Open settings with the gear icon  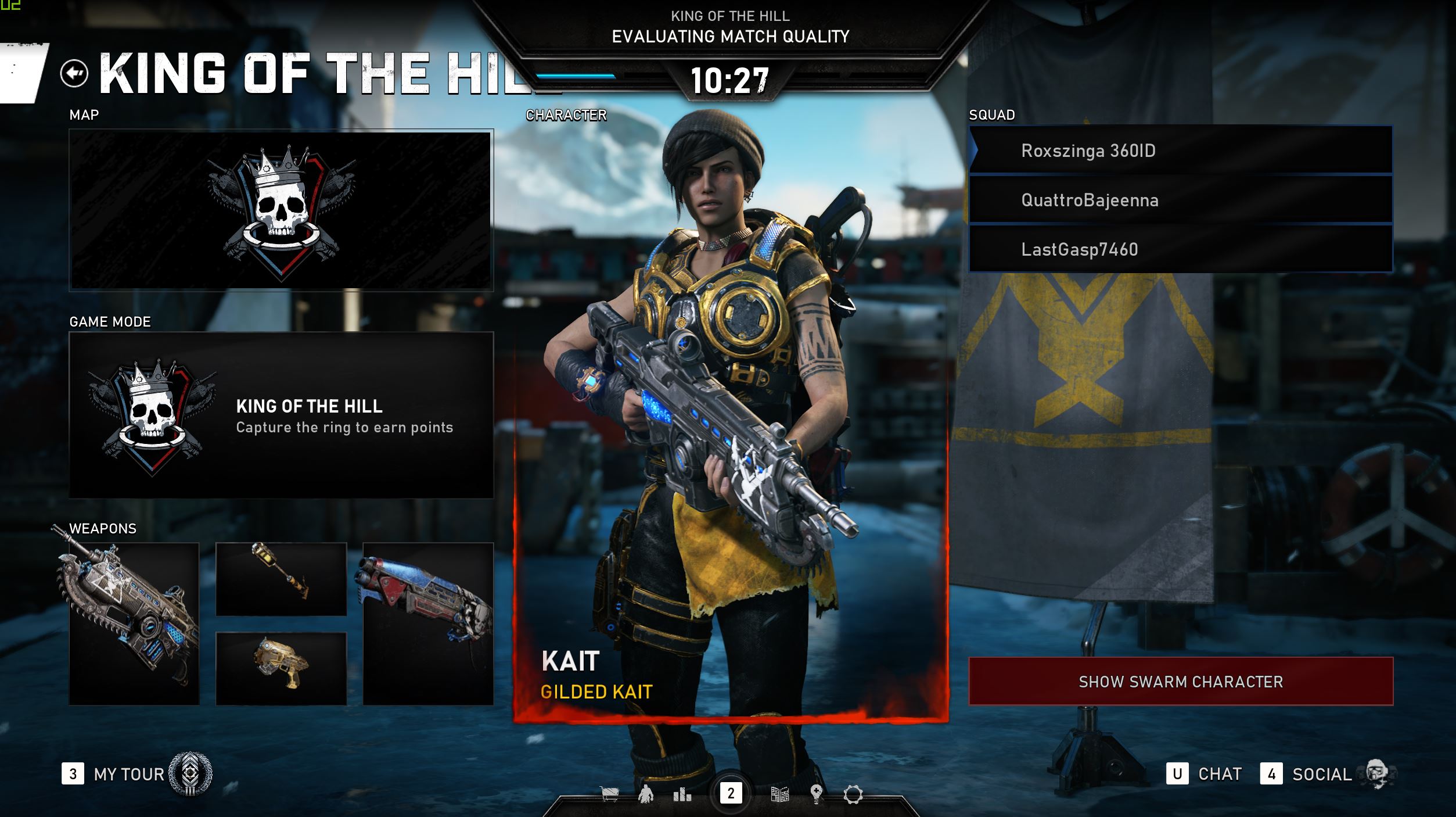(x=853, y=794)
